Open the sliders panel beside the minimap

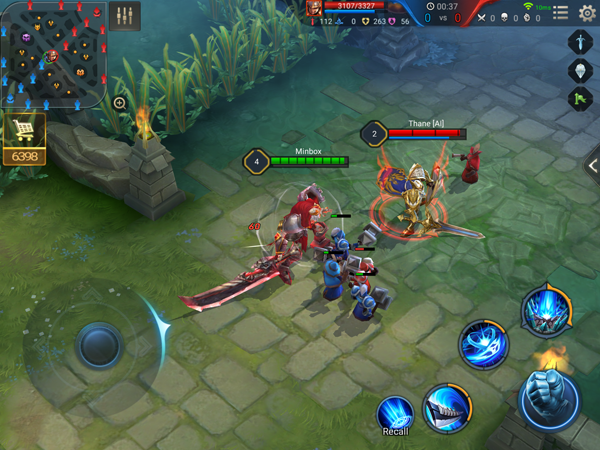(x=125, y=16)
